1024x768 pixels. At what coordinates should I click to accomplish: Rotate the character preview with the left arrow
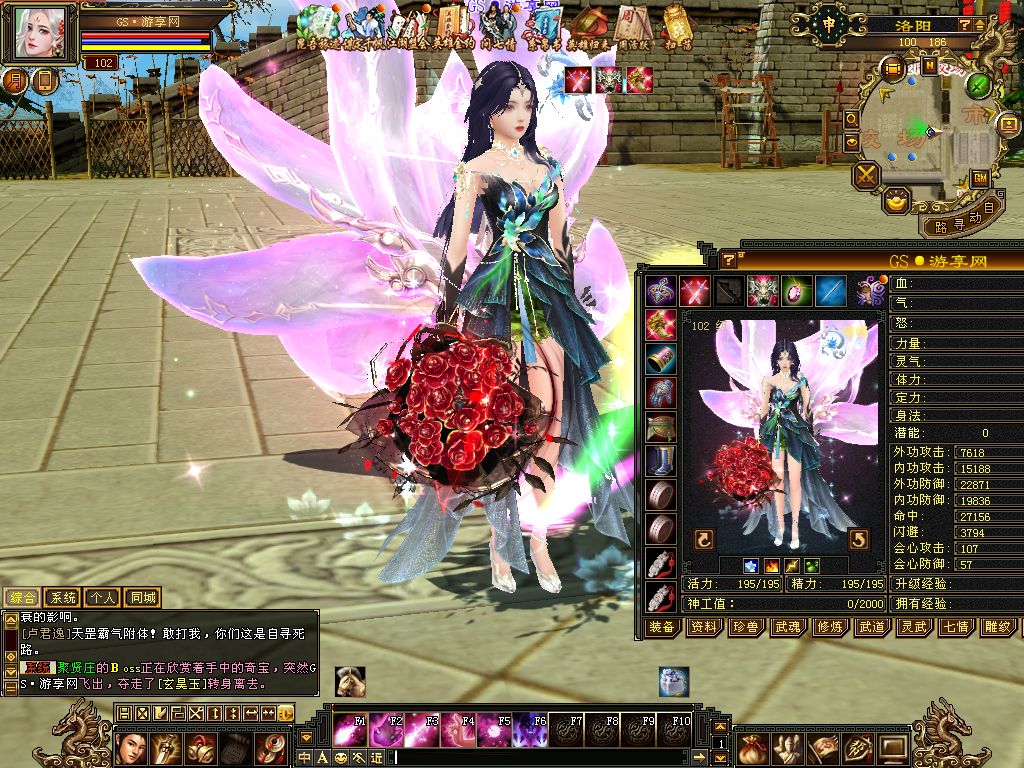[704, 540]
